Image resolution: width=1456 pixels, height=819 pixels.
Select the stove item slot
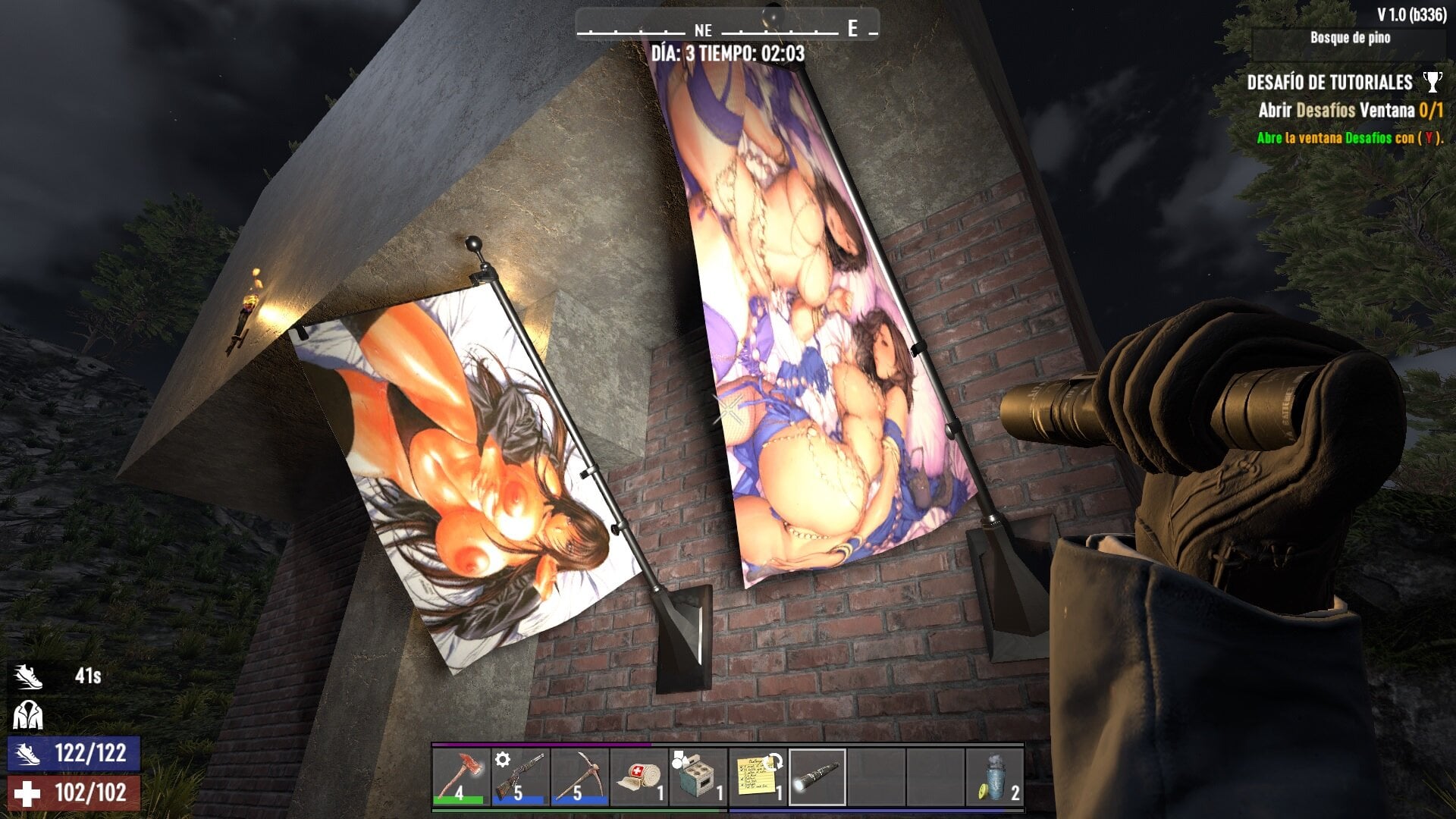click(x=698, y=777)
